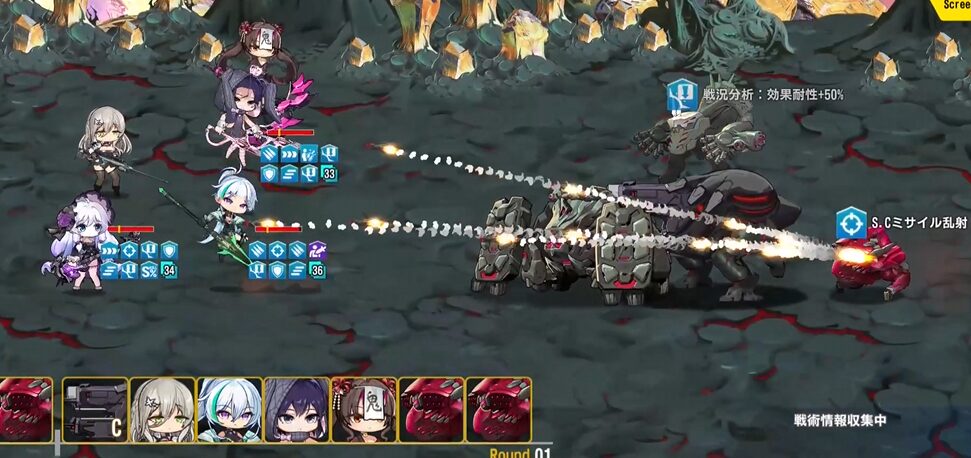Select the blonde girl turn-order portrait
The height and width of the screenshot is (458, 971).
[162, 409]
